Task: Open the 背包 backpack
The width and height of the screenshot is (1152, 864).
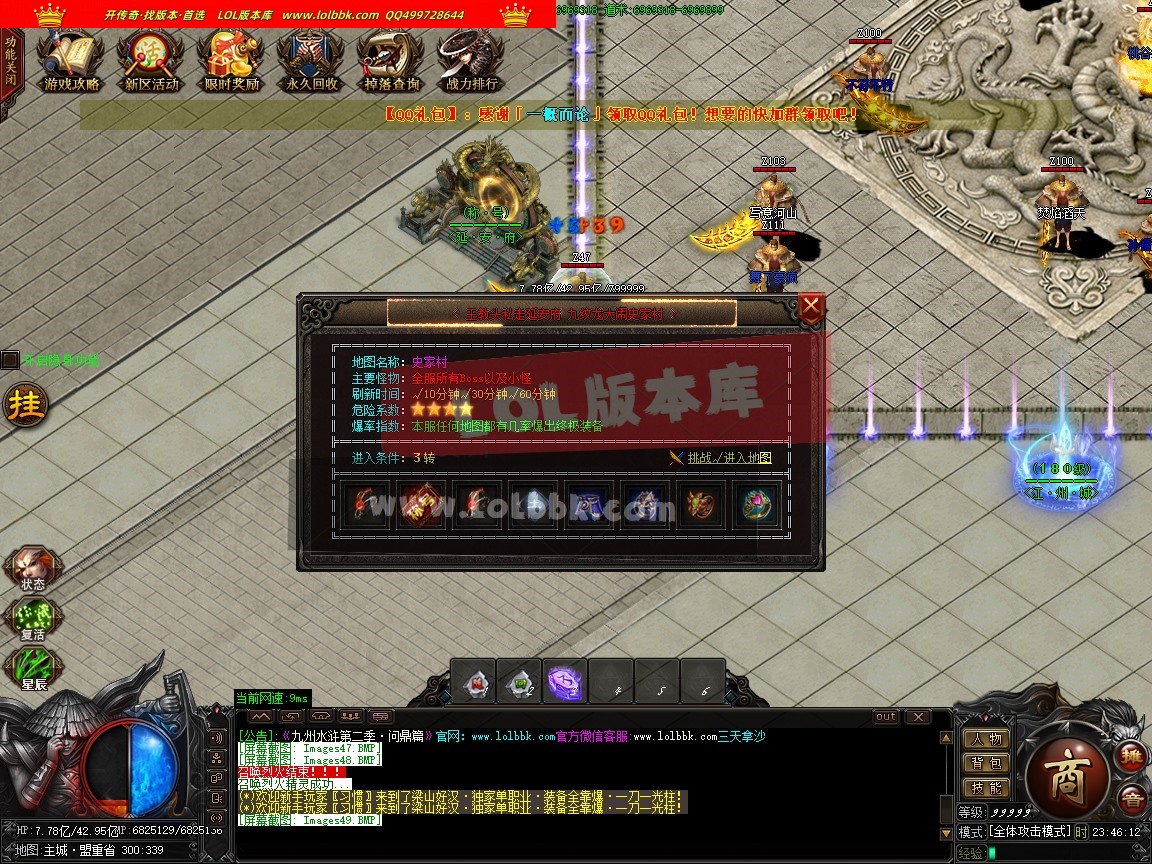Action: 986,763
